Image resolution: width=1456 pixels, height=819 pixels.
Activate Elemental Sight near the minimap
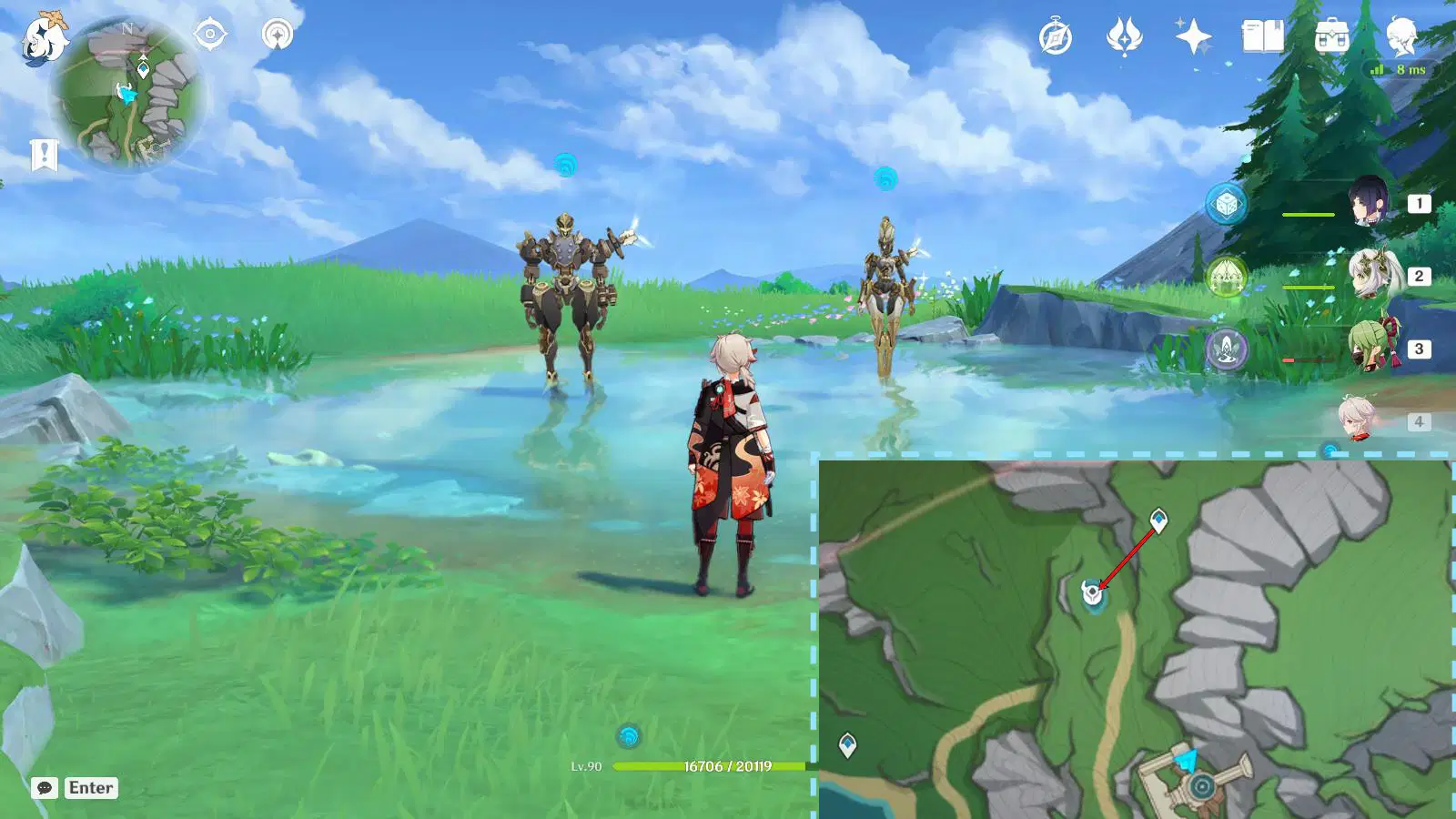tap(209, 35)
